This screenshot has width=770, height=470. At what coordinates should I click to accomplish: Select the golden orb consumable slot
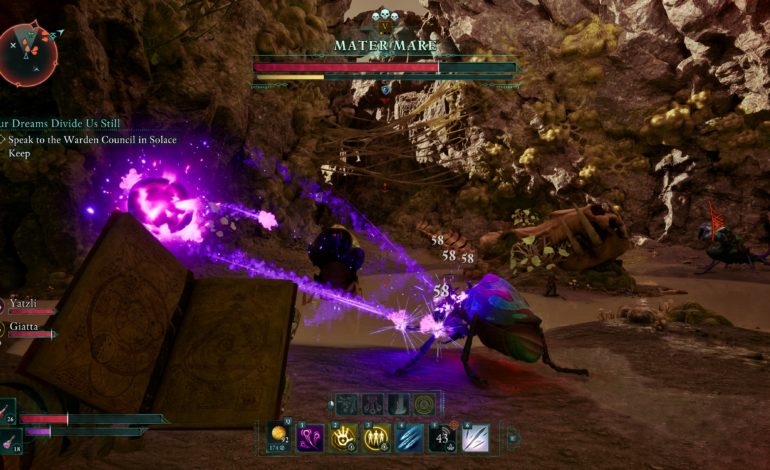(x=279, y=437)
